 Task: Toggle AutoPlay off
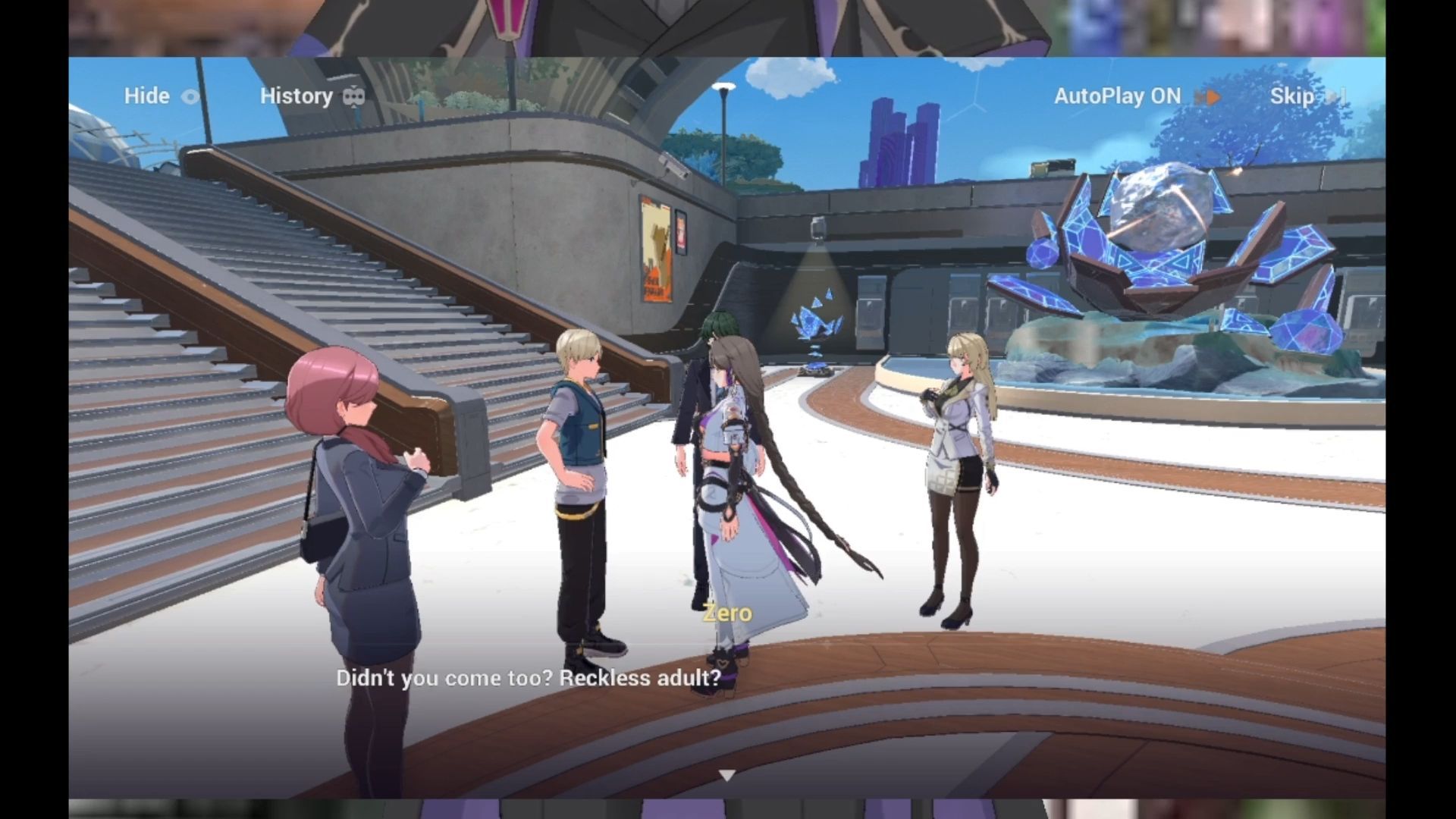1136,96
